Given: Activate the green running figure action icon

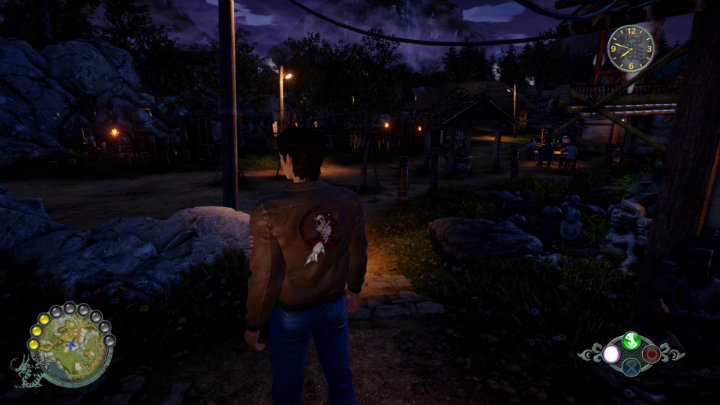Looking at the screenshot, I should point(630,340).
